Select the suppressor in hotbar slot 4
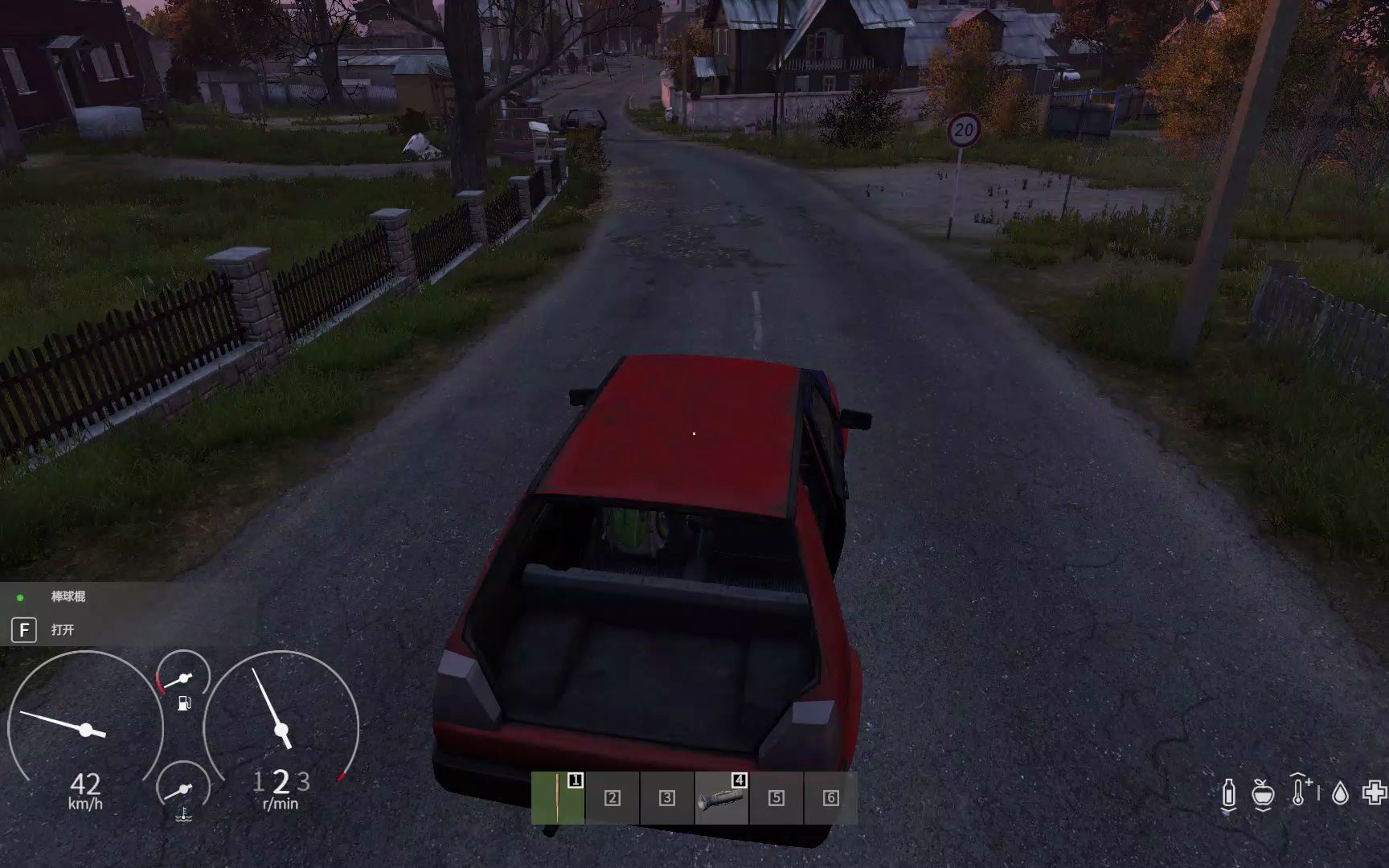Screen dimensions: 1389x868 click(719, 798)
